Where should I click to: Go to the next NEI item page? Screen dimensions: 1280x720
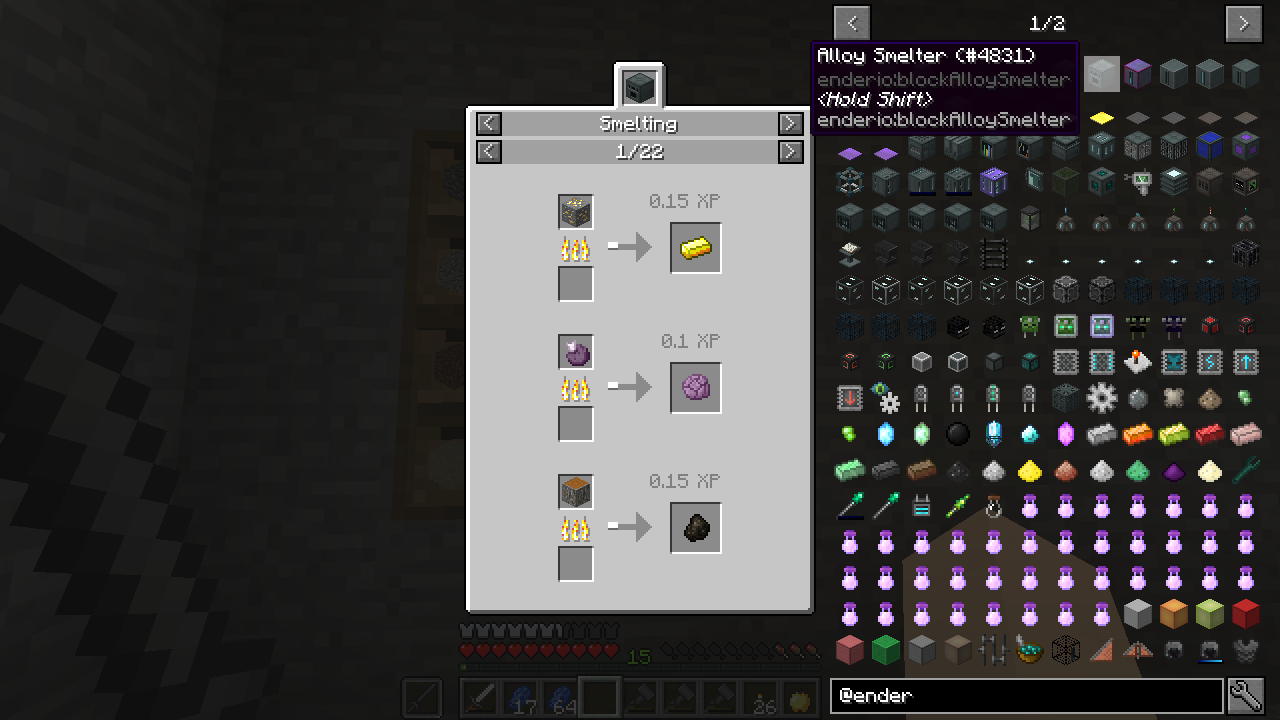1244,23
